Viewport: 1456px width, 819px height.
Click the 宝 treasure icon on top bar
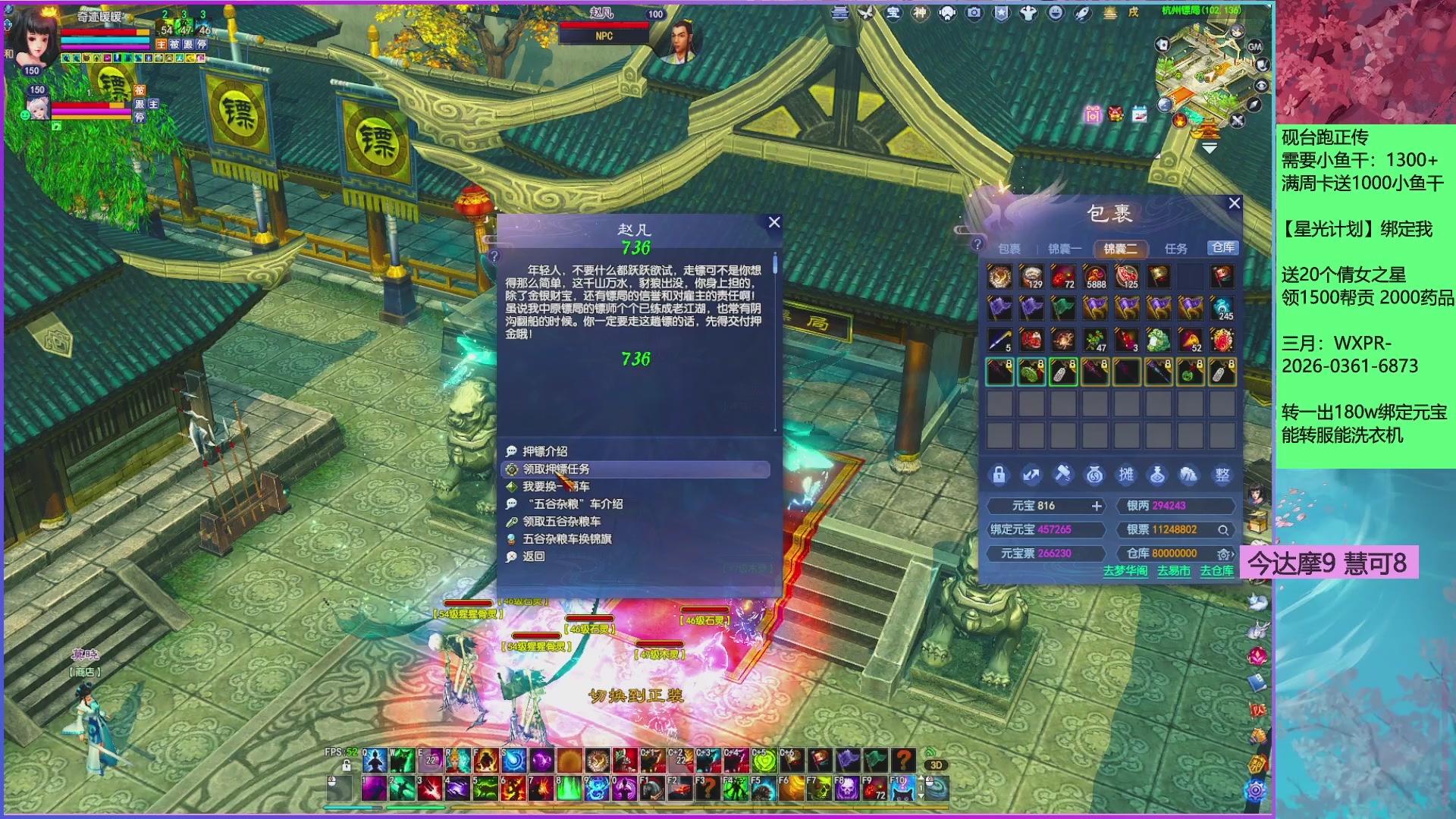894,13
